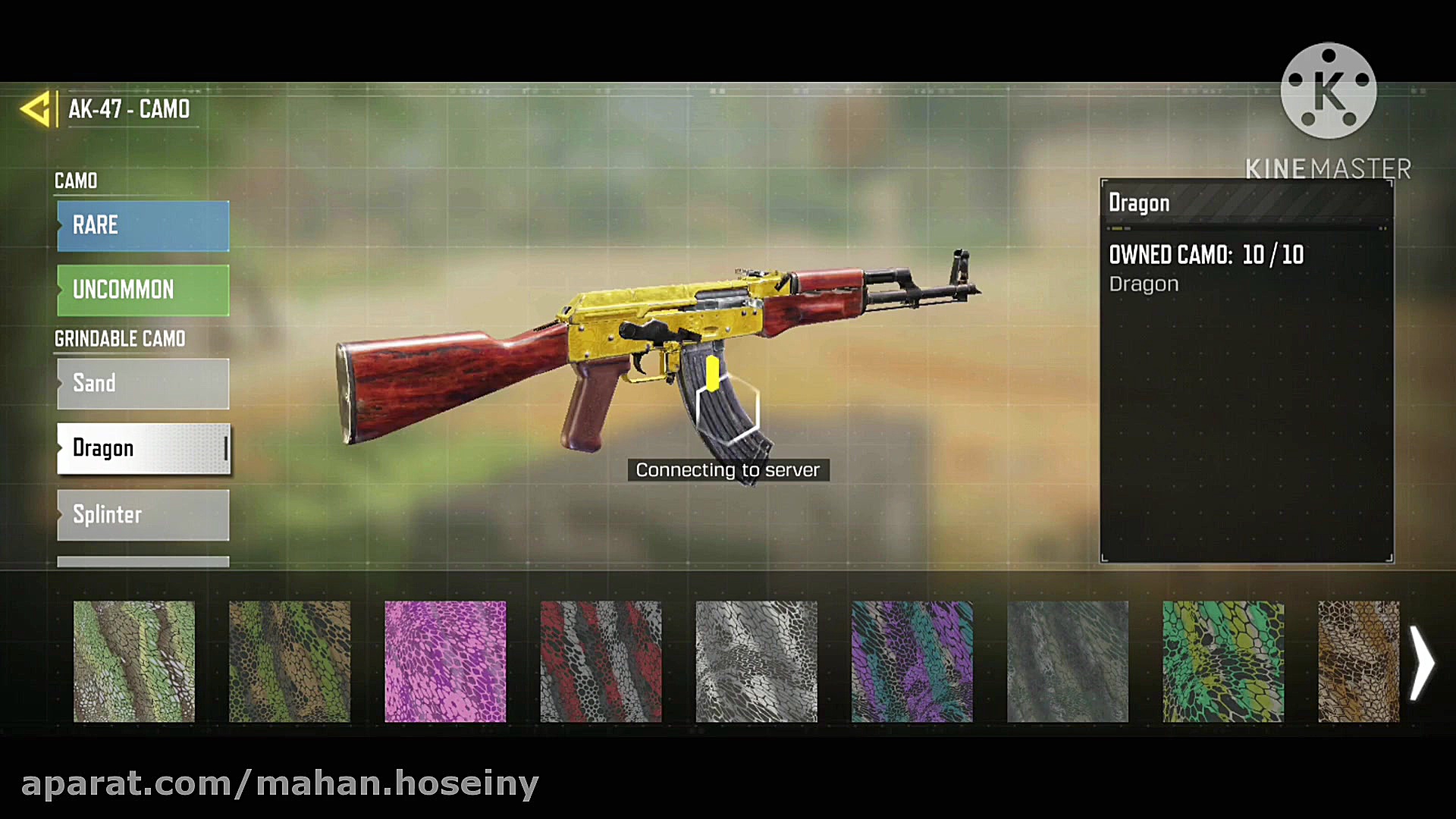Select the Dragon grindable camo
The height and width of the screenshot is (819, 1456).
143,448
